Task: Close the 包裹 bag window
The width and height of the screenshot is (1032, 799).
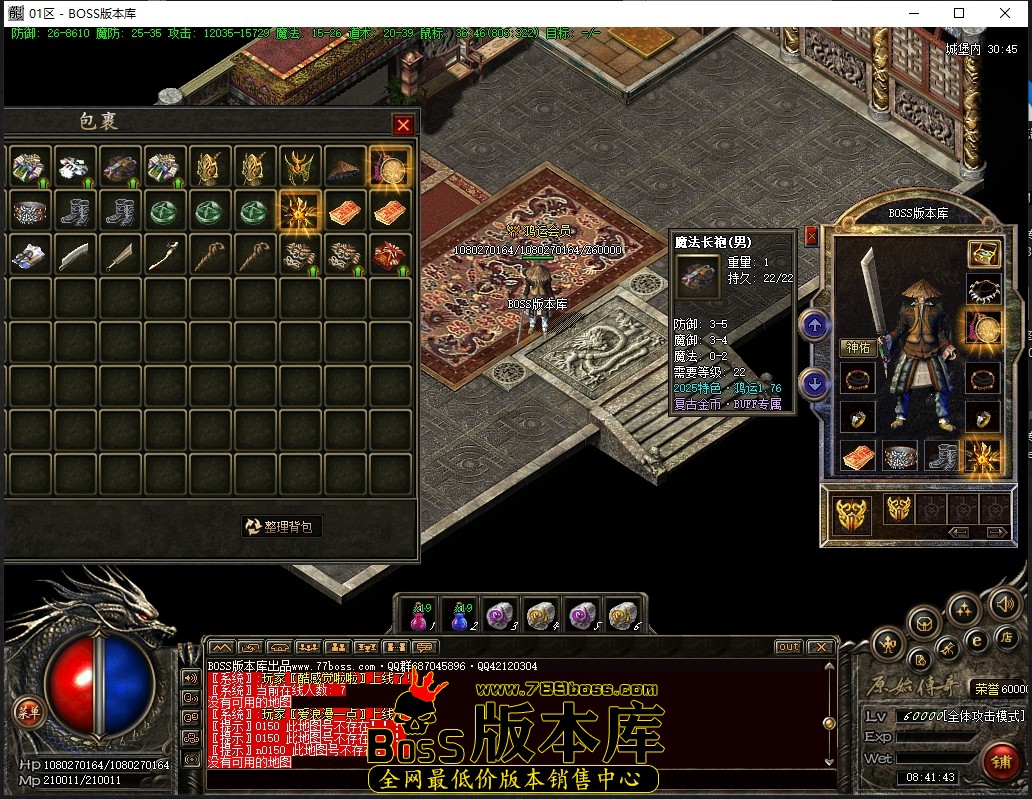Action: point(403,125)
